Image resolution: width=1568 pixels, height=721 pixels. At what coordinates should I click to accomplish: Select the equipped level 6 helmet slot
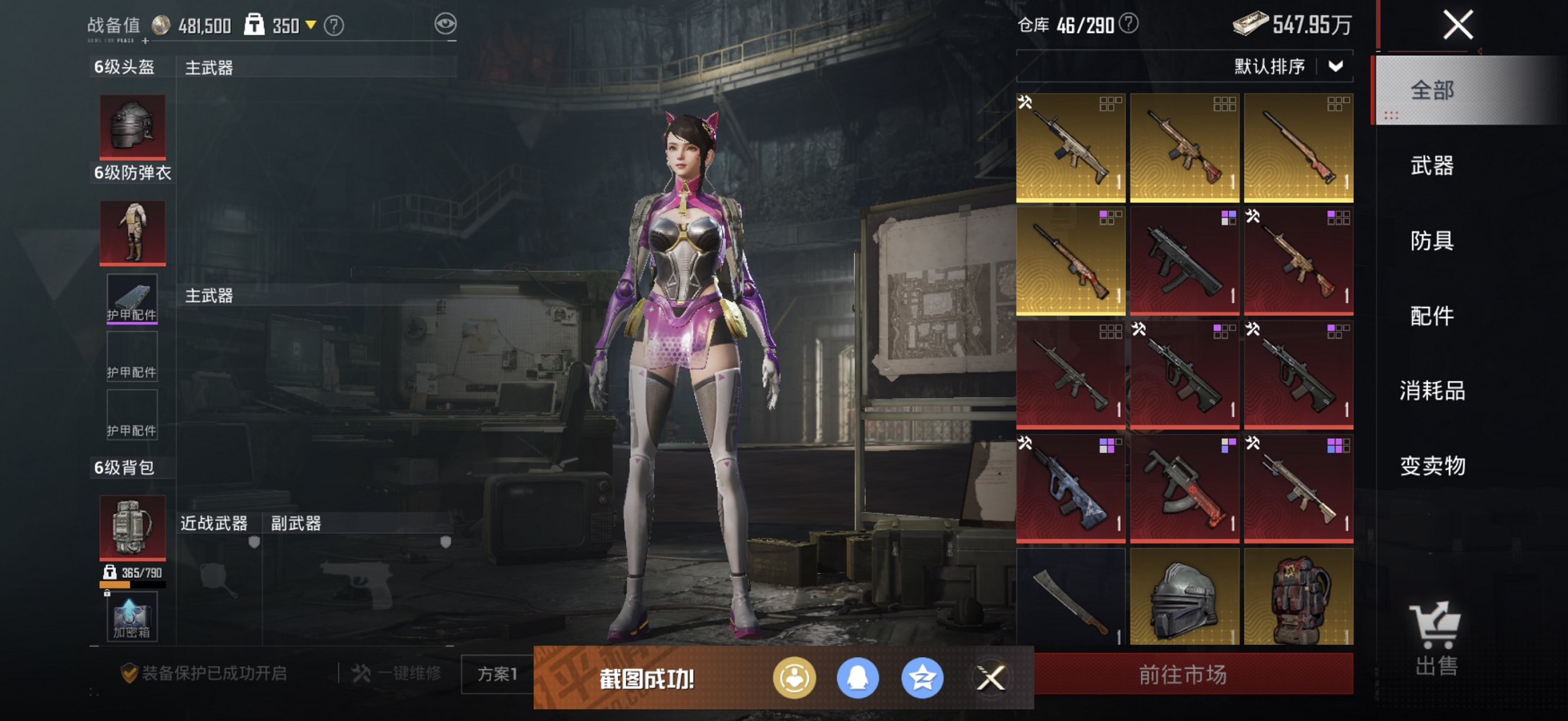click(132, 127)
